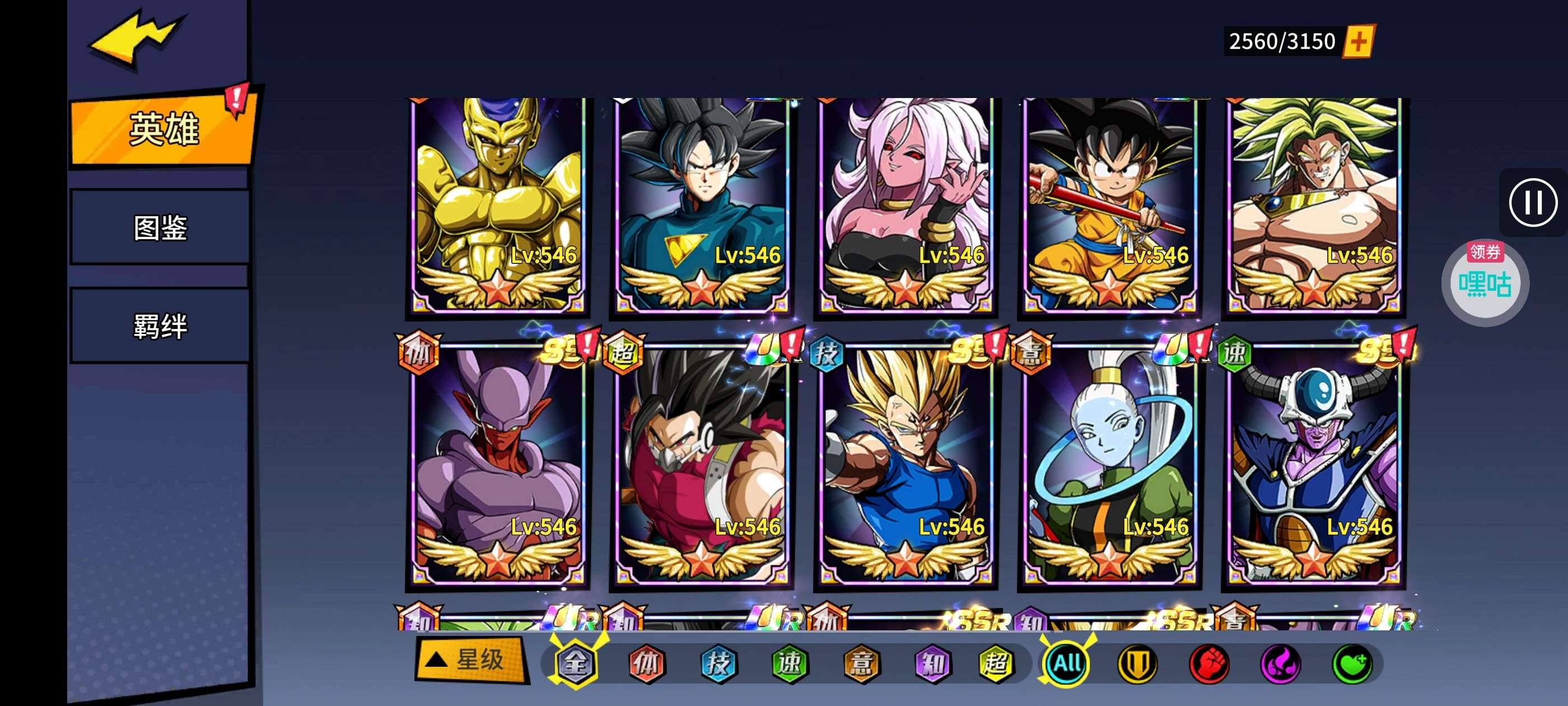Filter heroes by blue 技 type
This screenshot has height=706, width=1568.
718,663
